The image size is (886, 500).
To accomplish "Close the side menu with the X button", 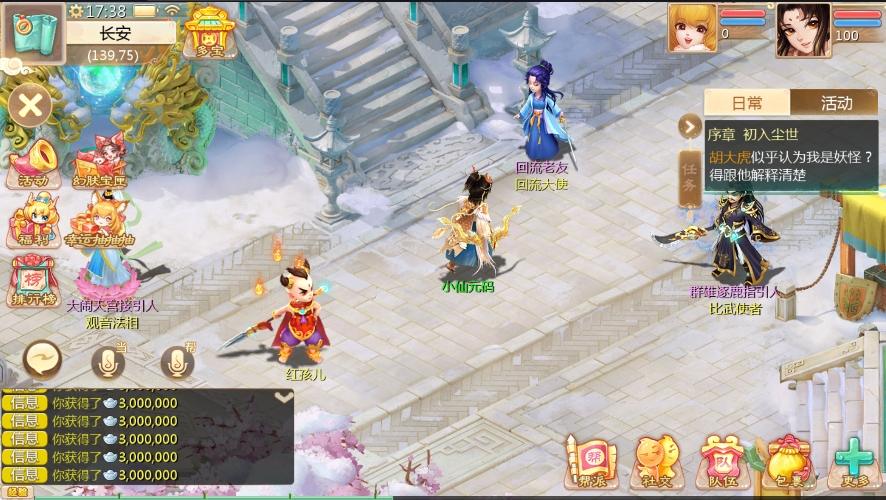I will point(31,105).
